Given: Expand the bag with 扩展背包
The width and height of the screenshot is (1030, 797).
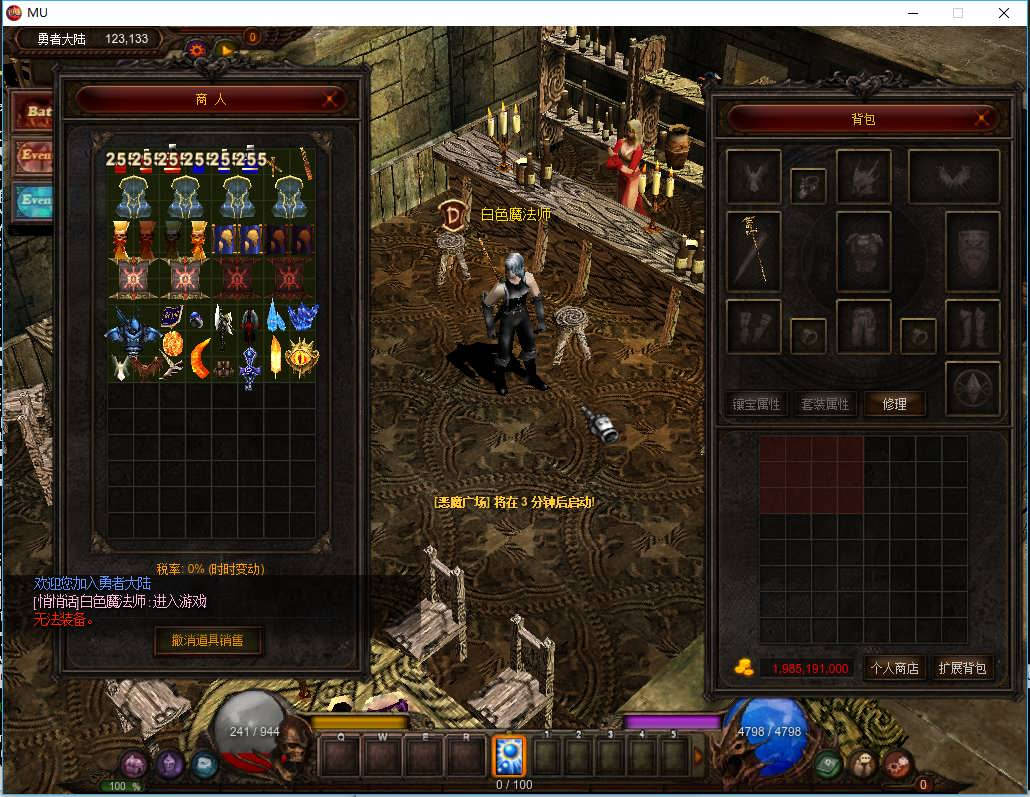Looking at the screenshot, I should click(962, 668).
